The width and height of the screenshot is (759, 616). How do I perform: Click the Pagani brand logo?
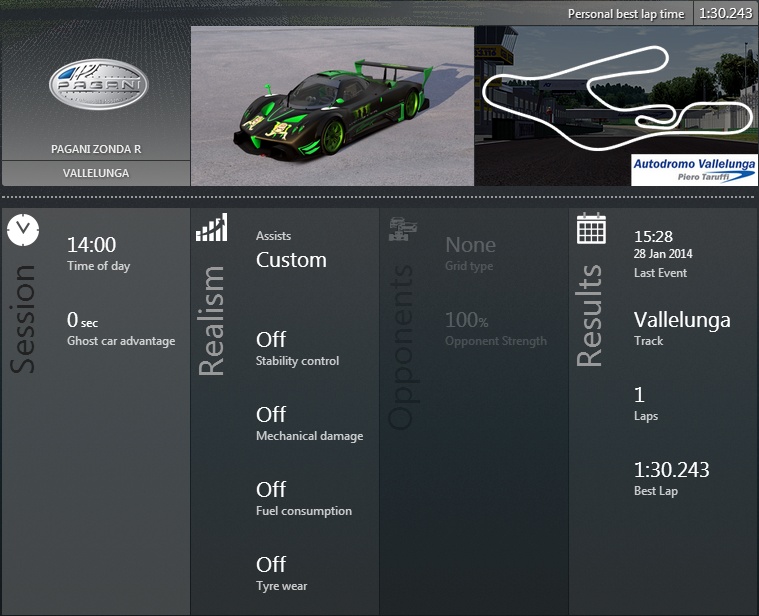click(x=98, y=84)
